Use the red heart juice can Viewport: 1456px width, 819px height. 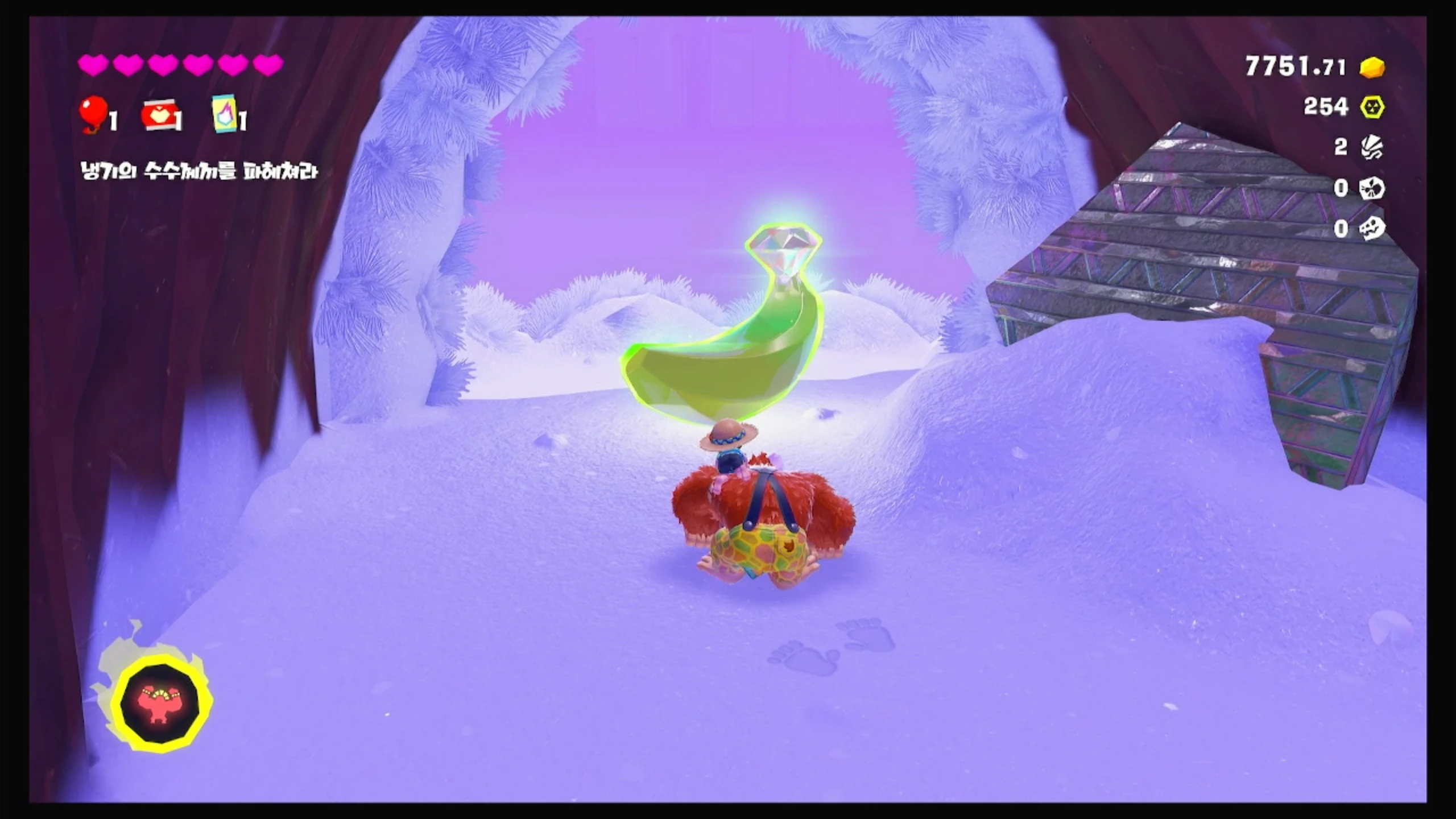pos(160,116)
